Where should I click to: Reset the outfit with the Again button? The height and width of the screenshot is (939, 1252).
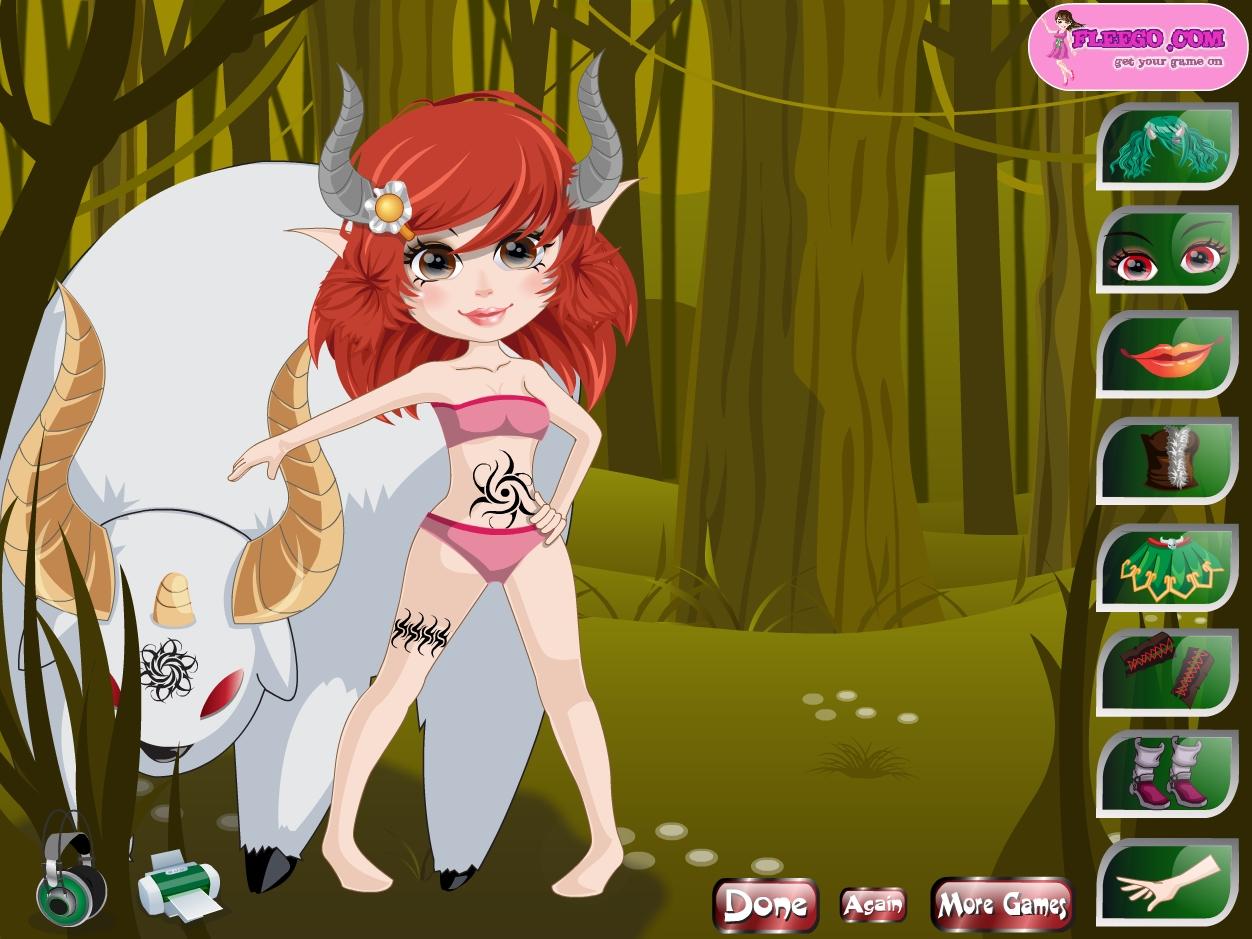click(873, 905)
